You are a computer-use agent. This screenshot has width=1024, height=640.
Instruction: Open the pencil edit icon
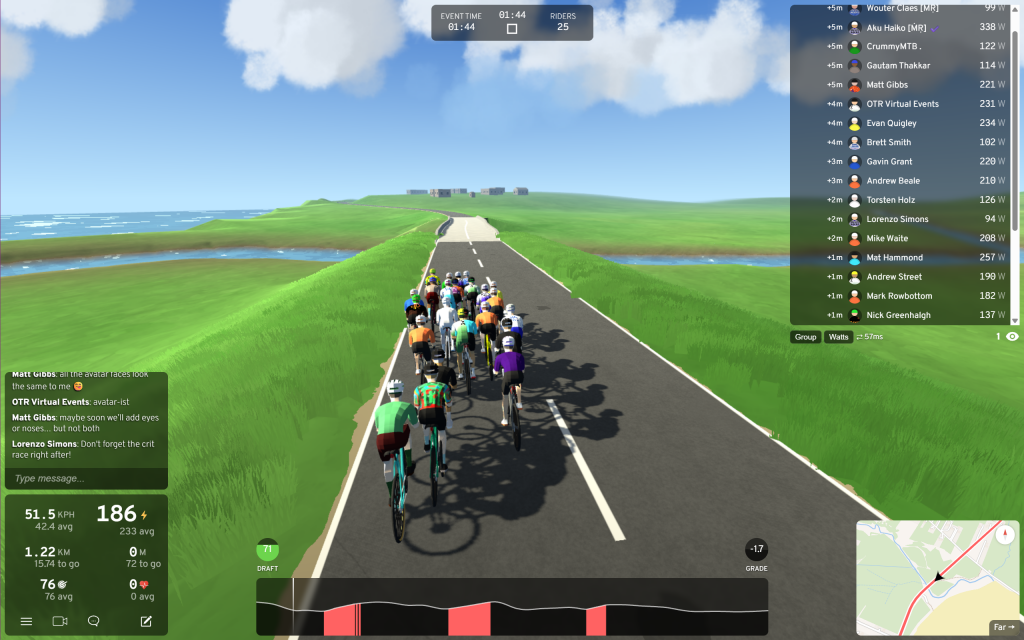pyautogui.click(x=146, y=621)
